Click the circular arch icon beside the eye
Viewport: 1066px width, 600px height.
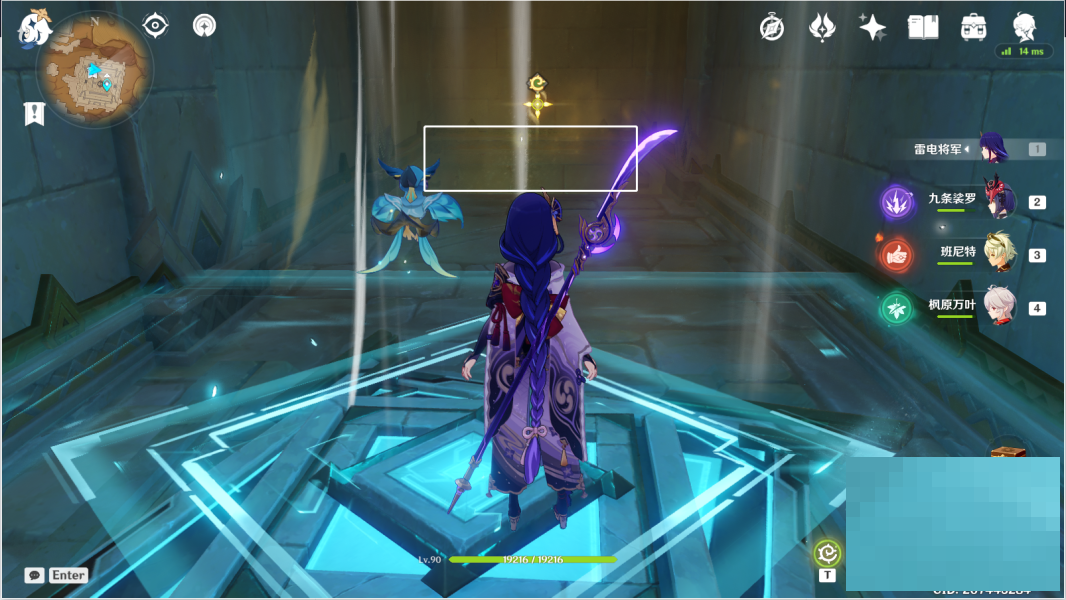tap(204, 25)
